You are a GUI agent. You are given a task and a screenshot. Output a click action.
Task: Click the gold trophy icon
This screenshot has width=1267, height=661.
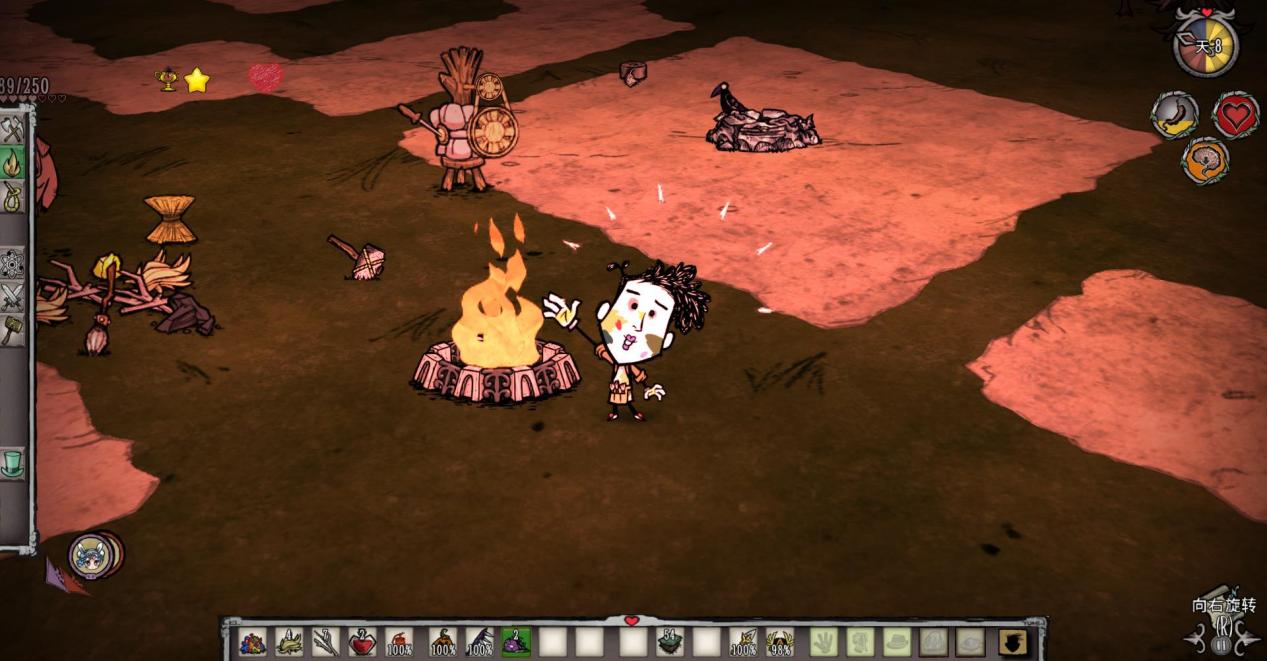[x=168, y=80]
